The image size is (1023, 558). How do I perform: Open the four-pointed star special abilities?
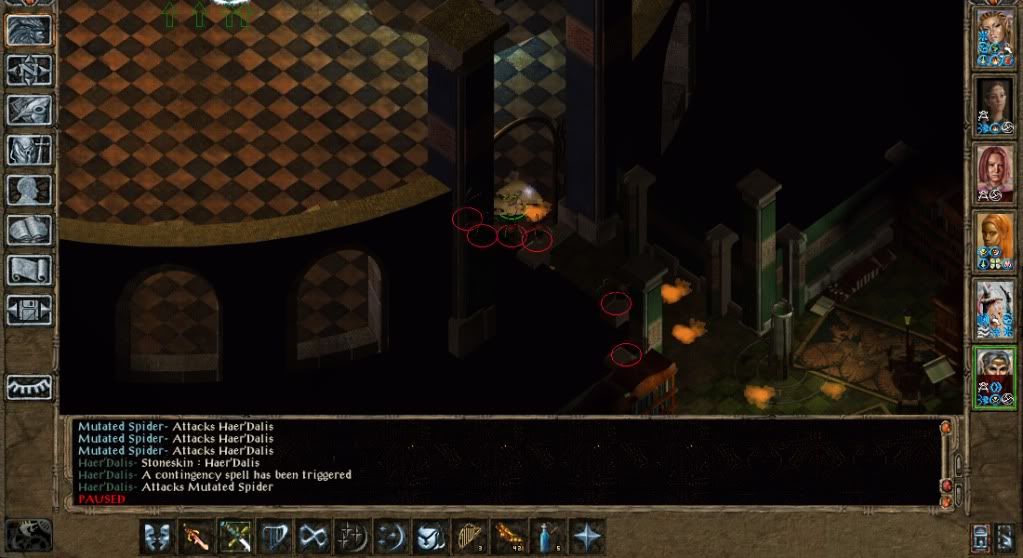click(584, 535)
